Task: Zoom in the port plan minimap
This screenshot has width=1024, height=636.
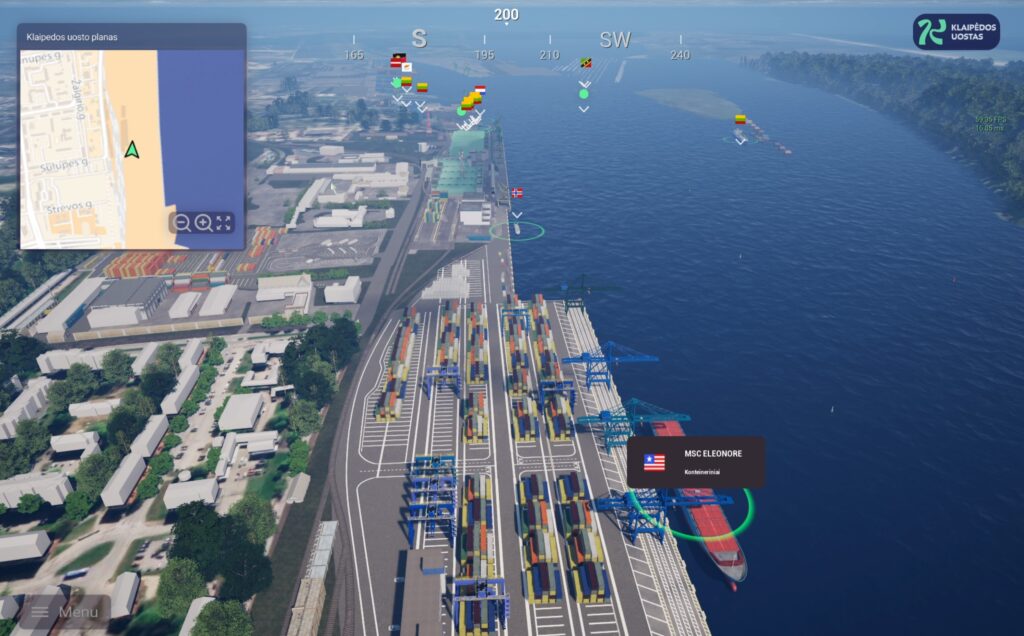Action: pyautogui.click(x=203, y=223)
